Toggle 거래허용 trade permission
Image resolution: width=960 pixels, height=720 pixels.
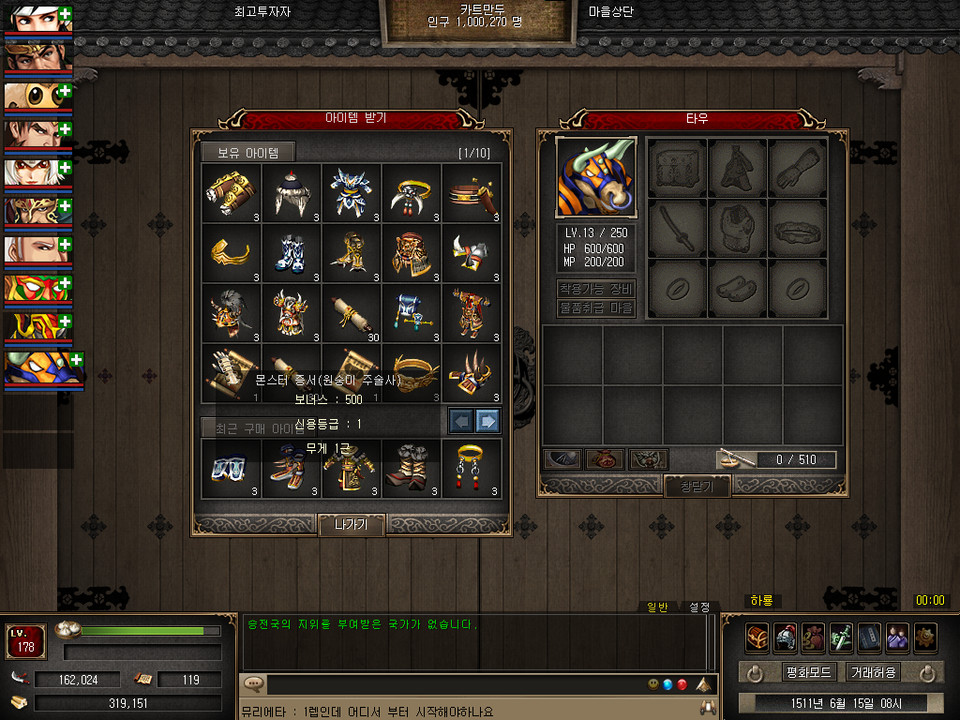click(872, 672)
